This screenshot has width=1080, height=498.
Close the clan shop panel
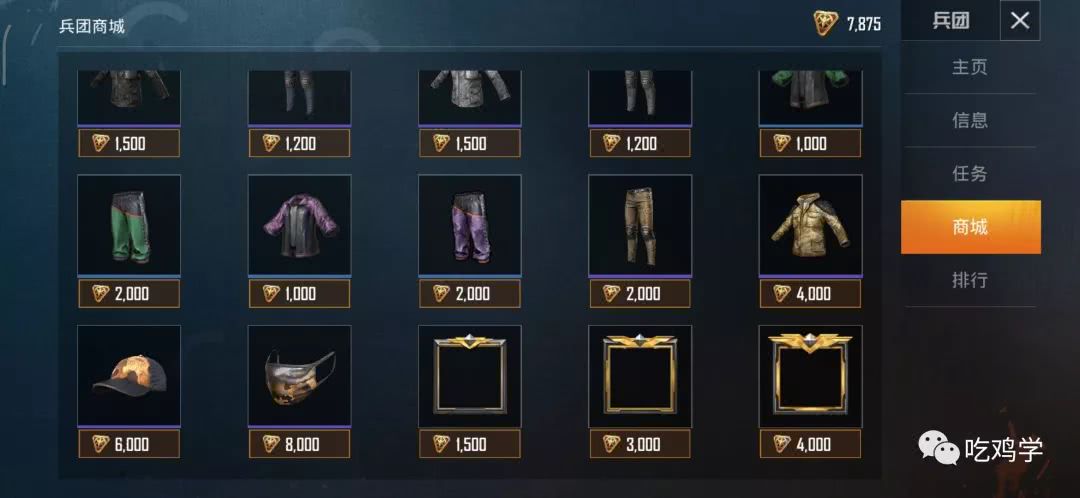coord(1019,21)
